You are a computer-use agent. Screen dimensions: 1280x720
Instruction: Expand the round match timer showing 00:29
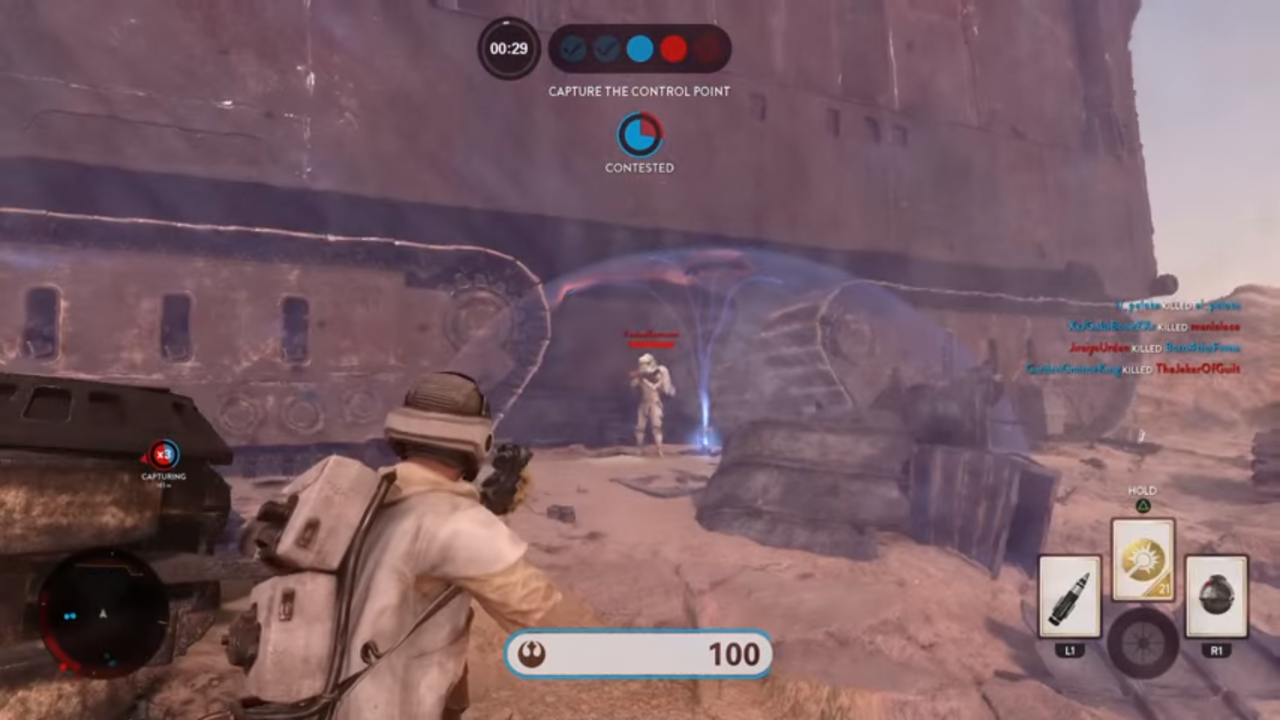coord(508,48)
